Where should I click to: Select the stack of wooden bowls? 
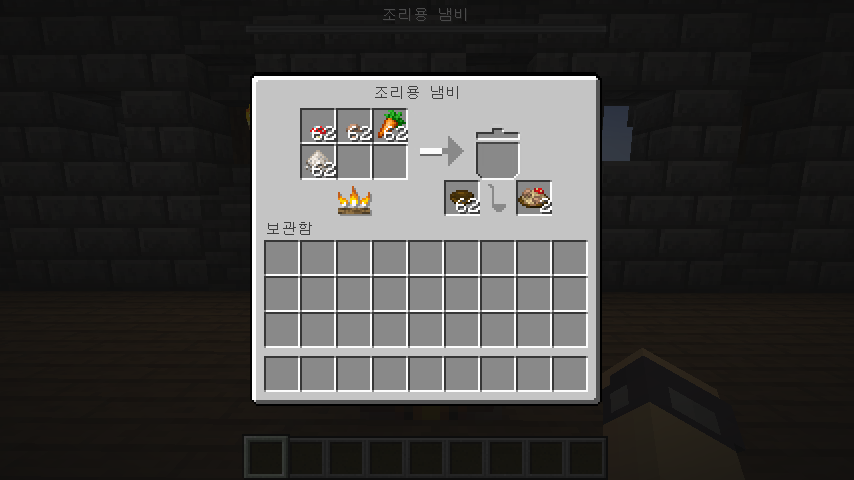click(462, 198)
